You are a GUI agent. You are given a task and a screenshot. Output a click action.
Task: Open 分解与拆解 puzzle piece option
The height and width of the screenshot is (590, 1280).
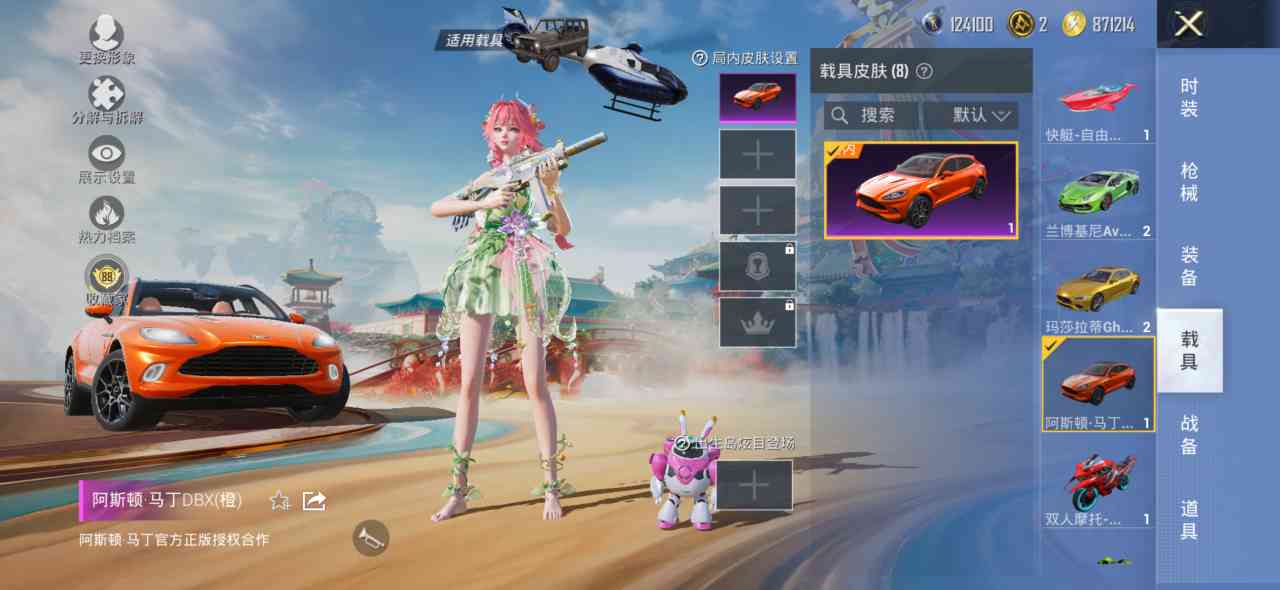(107, 100)
